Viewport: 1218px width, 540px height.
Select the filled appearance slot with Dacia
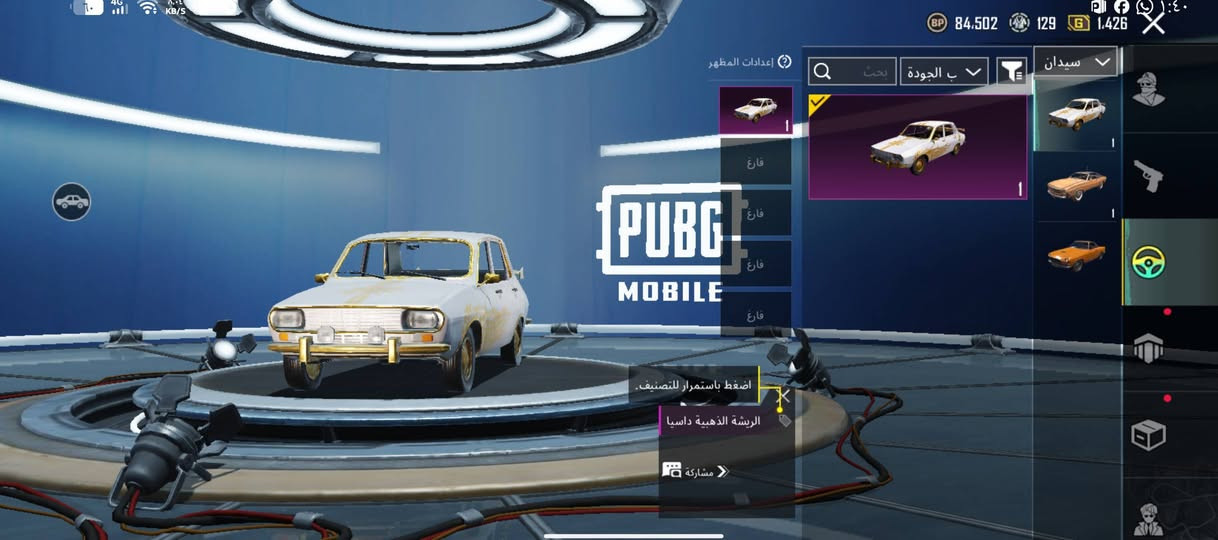(755, 110)
